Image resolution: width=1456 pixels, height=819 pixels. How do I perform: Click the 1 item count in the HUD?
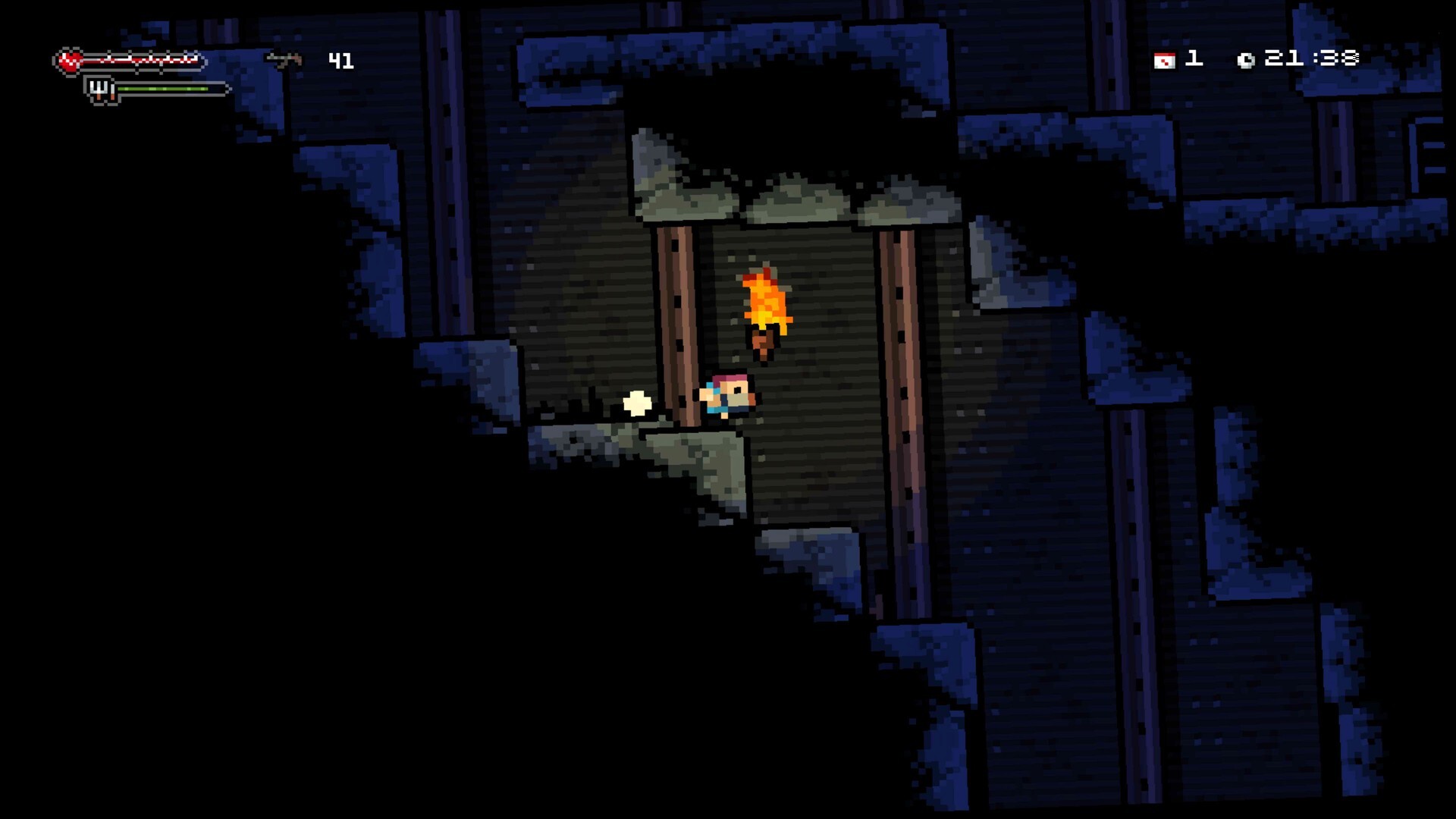1192,58
